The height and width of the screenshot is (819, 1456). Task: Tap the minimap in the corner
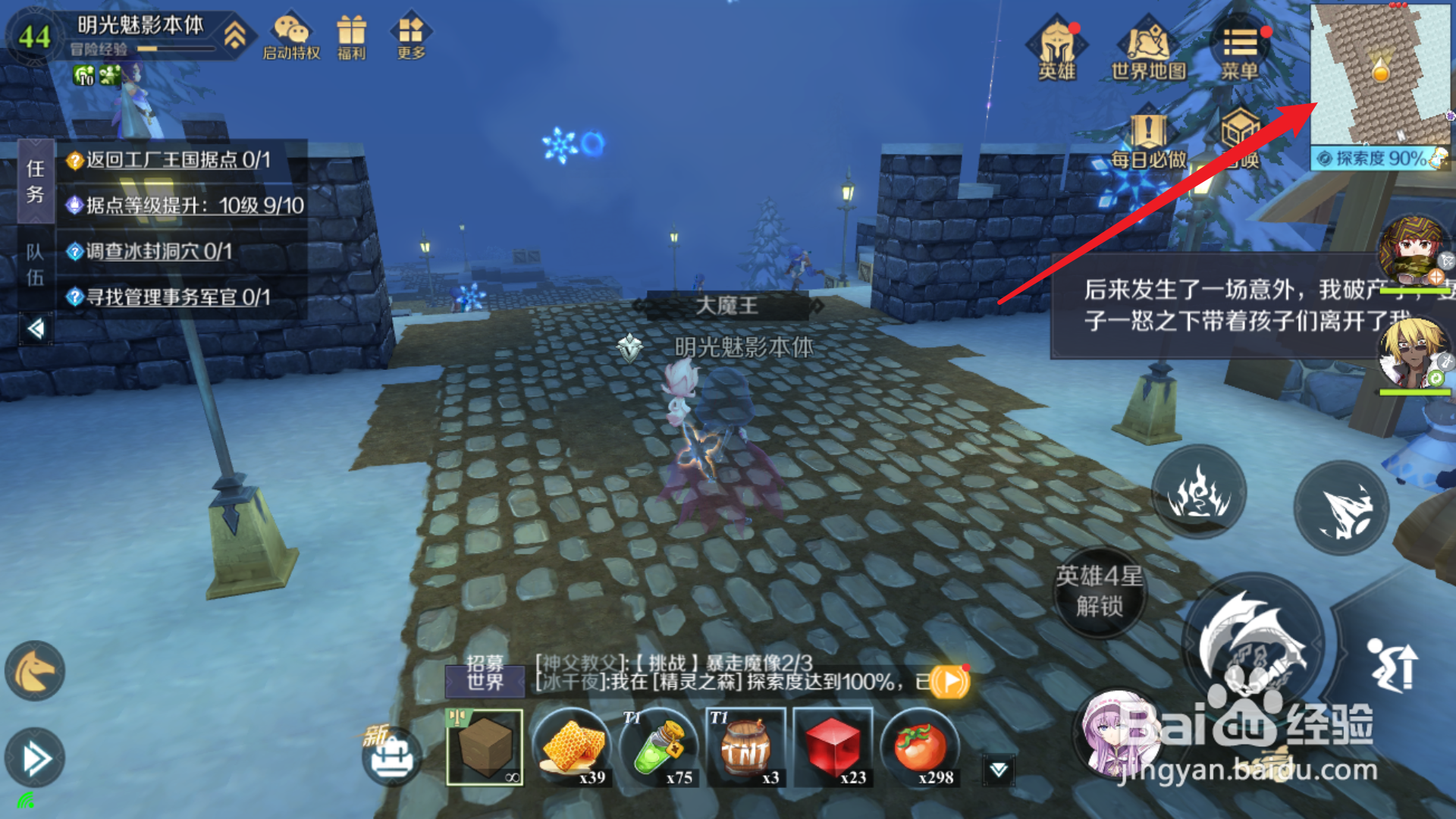tap(1380, 72)
